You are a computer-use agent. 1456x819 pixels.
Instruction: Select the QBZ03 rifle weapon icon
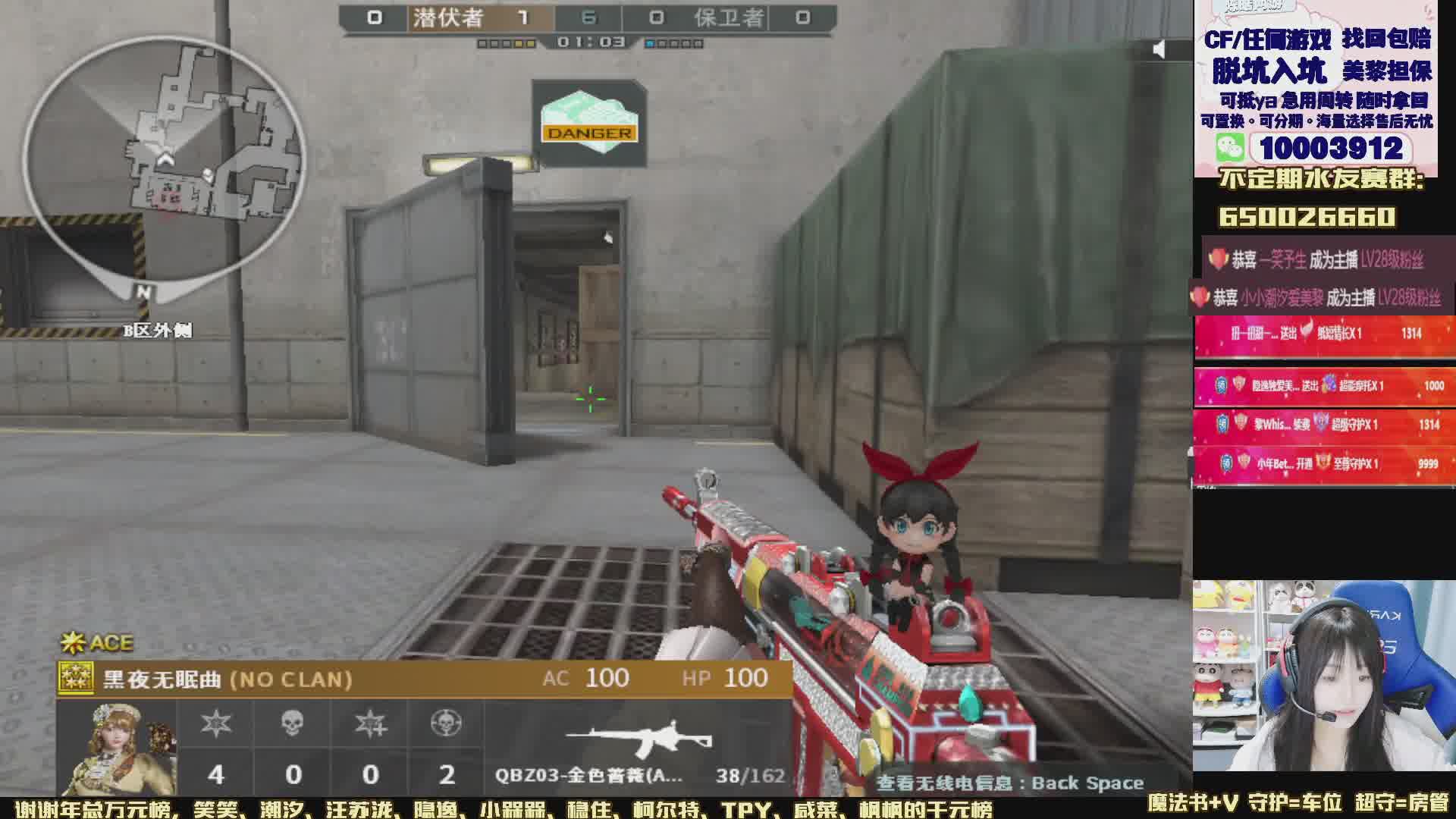(x=639, y=739)
